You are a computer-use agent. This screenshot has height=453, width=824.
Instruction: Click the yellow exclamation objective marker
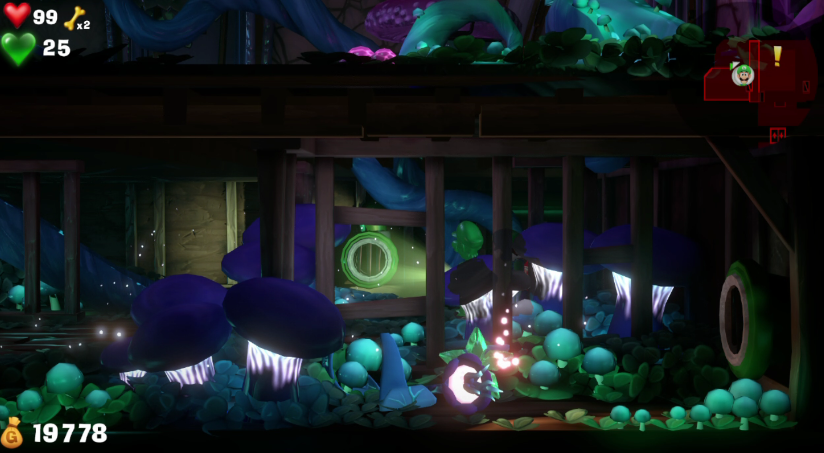pos(777,56)
